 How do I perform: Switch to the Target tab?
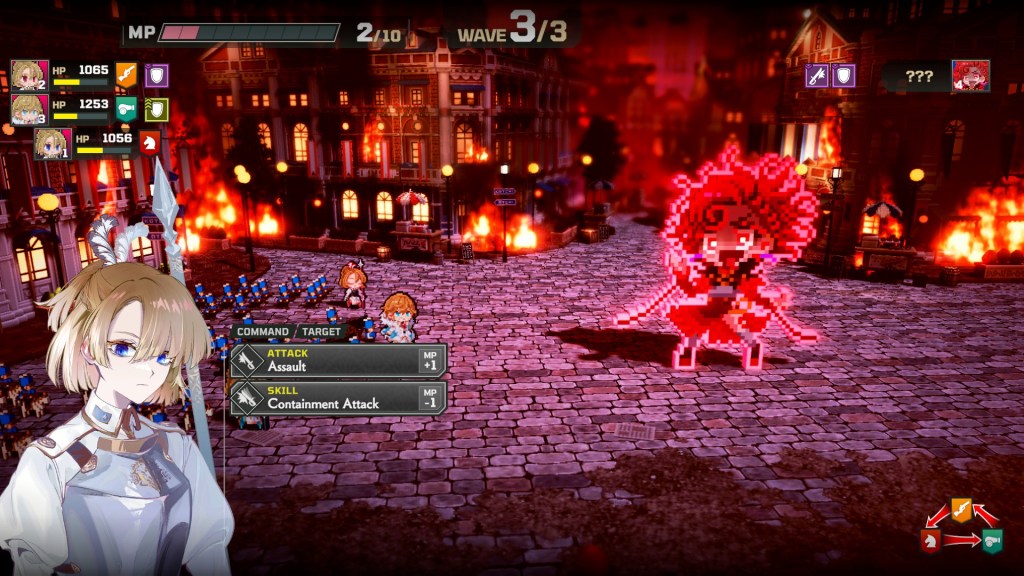pos(321,331)
